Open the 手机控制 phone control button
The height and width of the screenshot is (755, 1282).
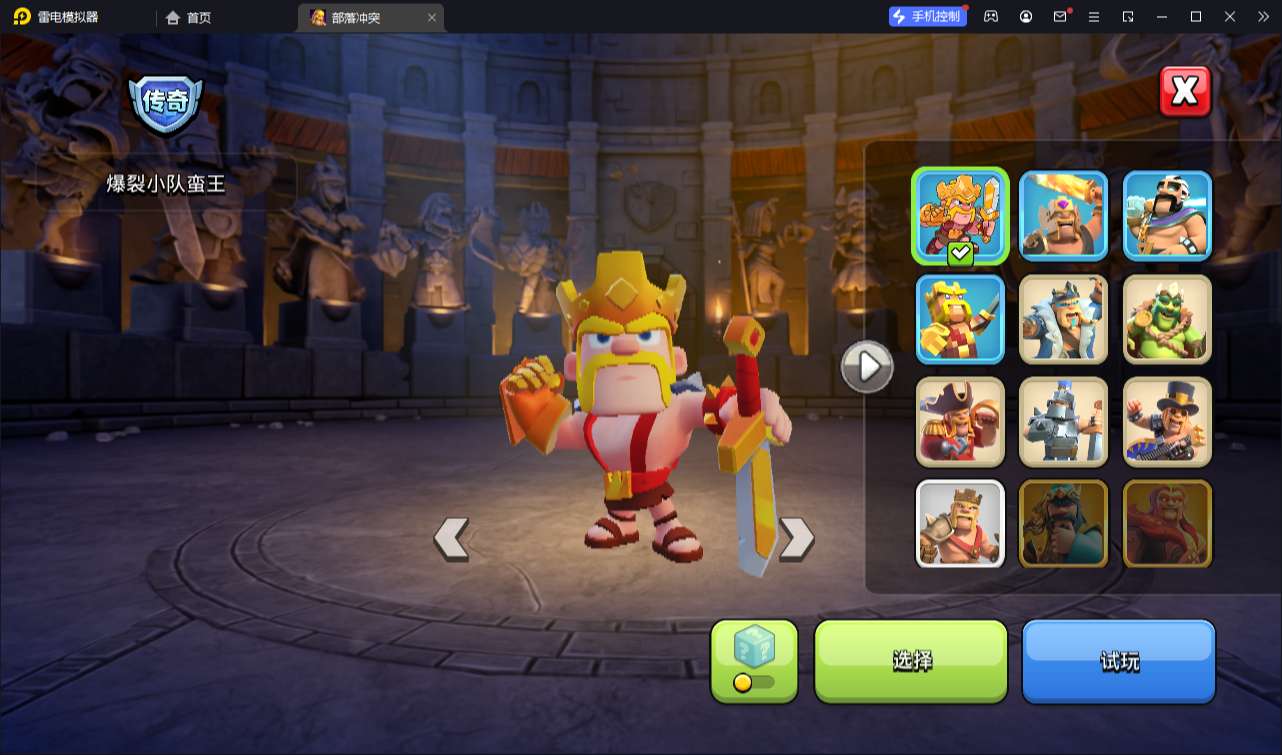[x=927, y=16]
